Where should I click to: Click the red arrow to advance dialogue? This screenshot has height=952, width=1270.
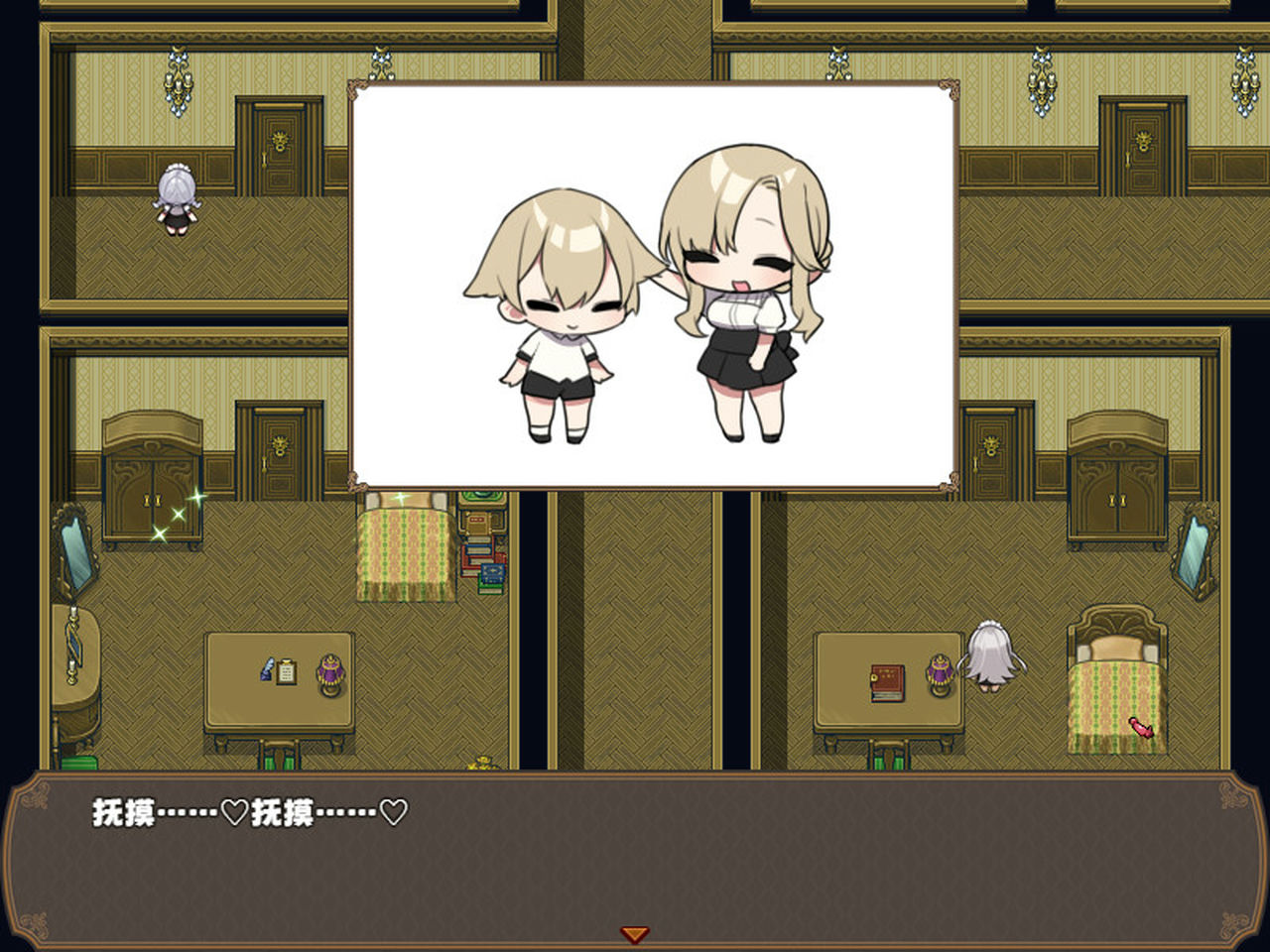(x=634, y=932)
